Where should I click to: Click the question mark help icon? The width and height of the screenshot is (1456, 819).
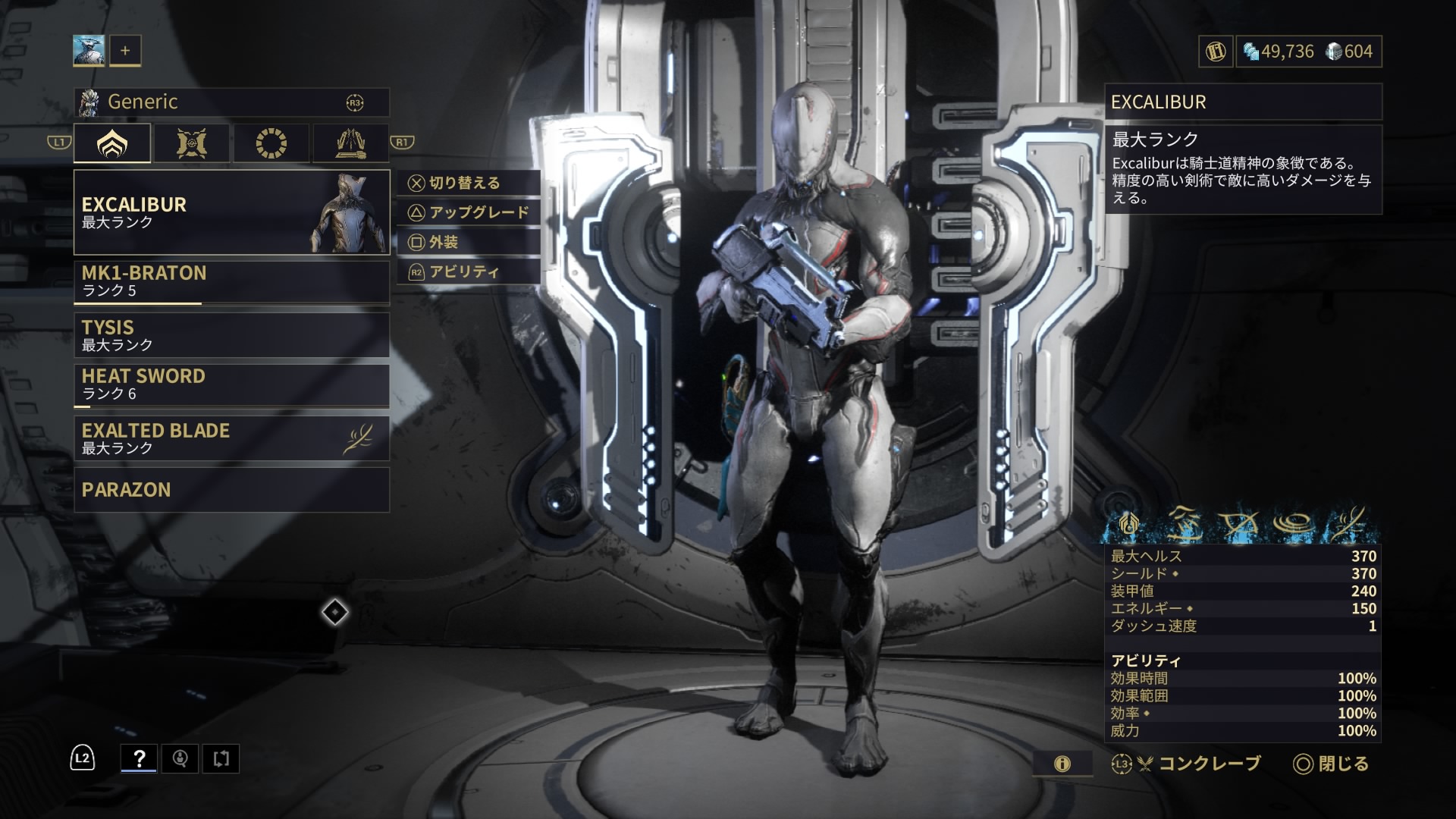139,758
